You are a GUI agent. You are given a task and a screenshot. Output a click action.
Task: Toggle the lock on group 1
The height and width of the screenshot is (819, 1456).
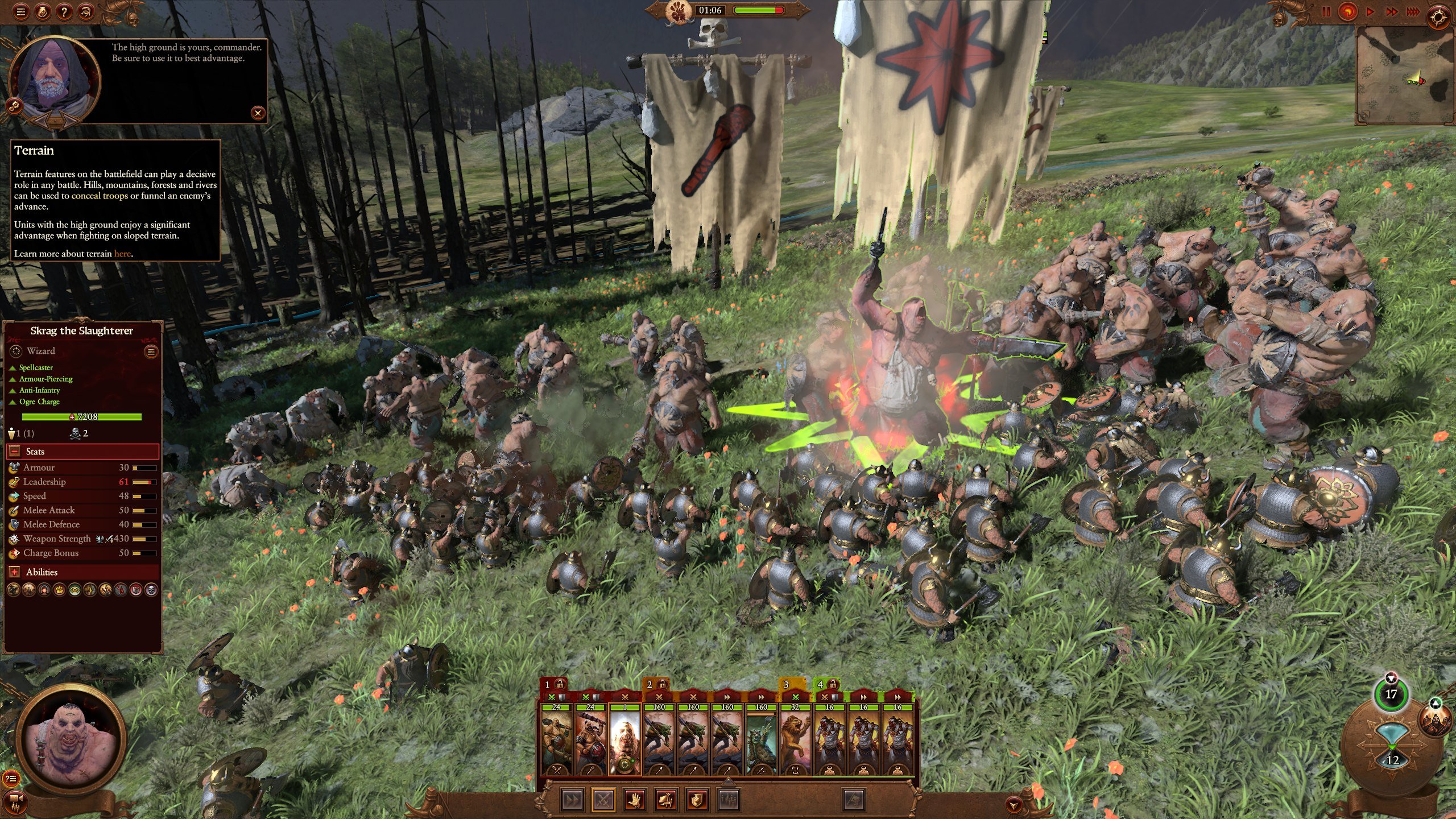(560, 684)
